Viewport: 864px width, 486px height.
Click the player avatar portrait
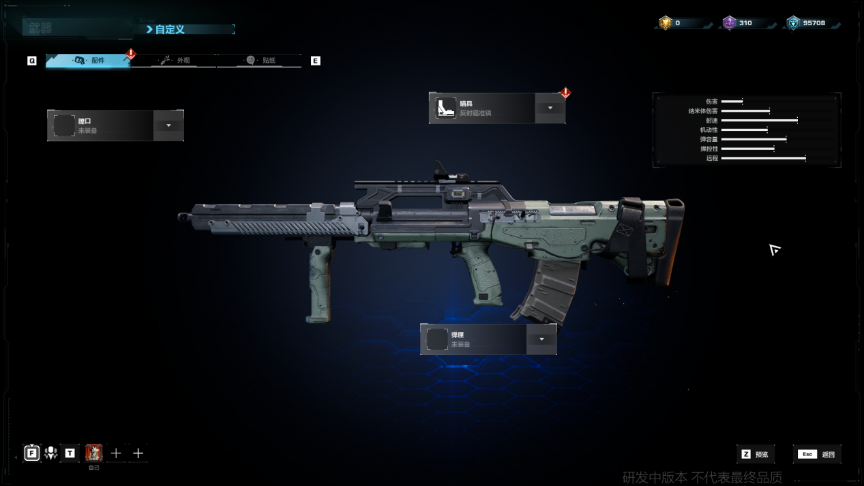pos(94,453)
